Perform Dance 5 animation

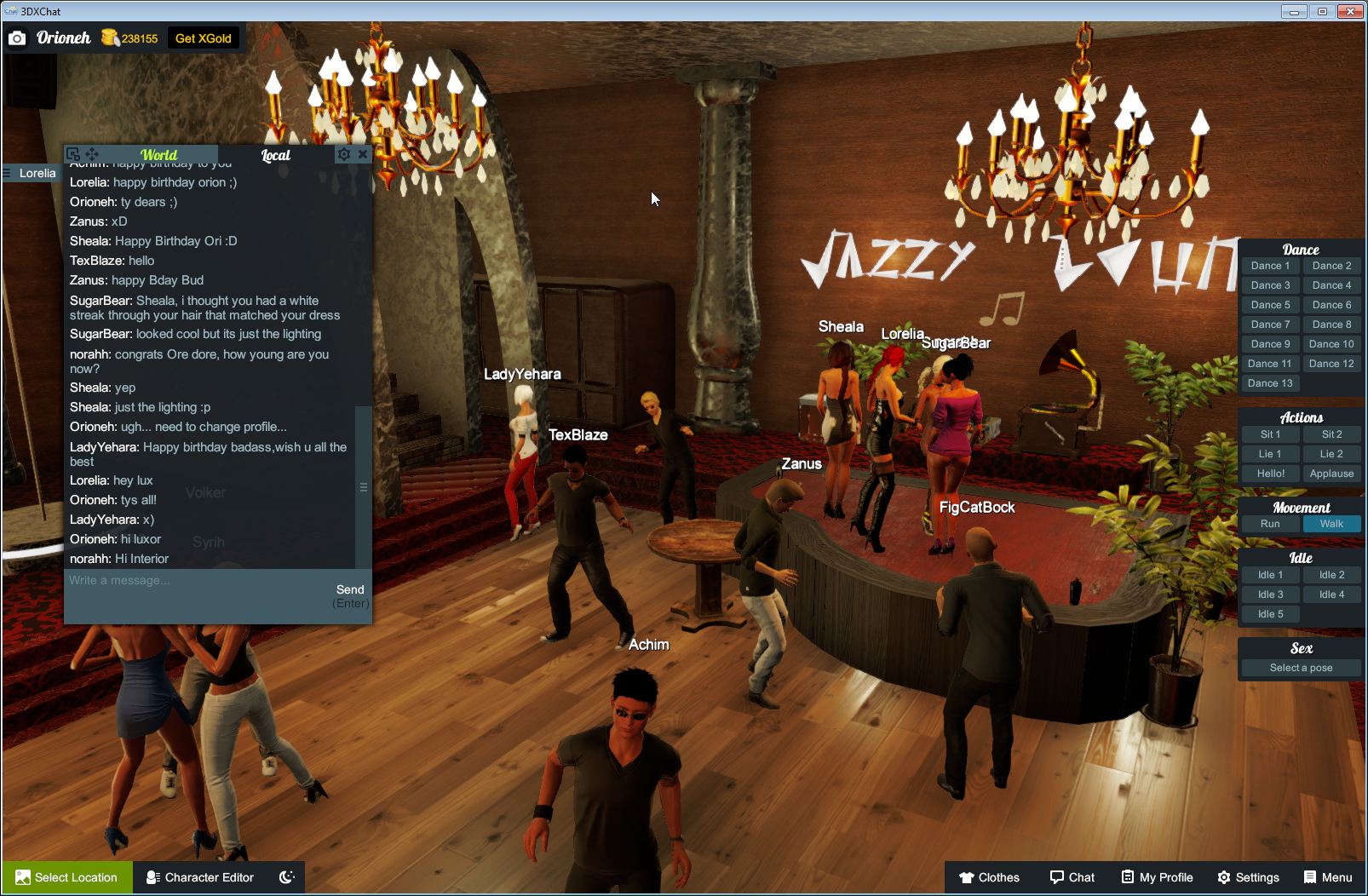coord(1270,304)
